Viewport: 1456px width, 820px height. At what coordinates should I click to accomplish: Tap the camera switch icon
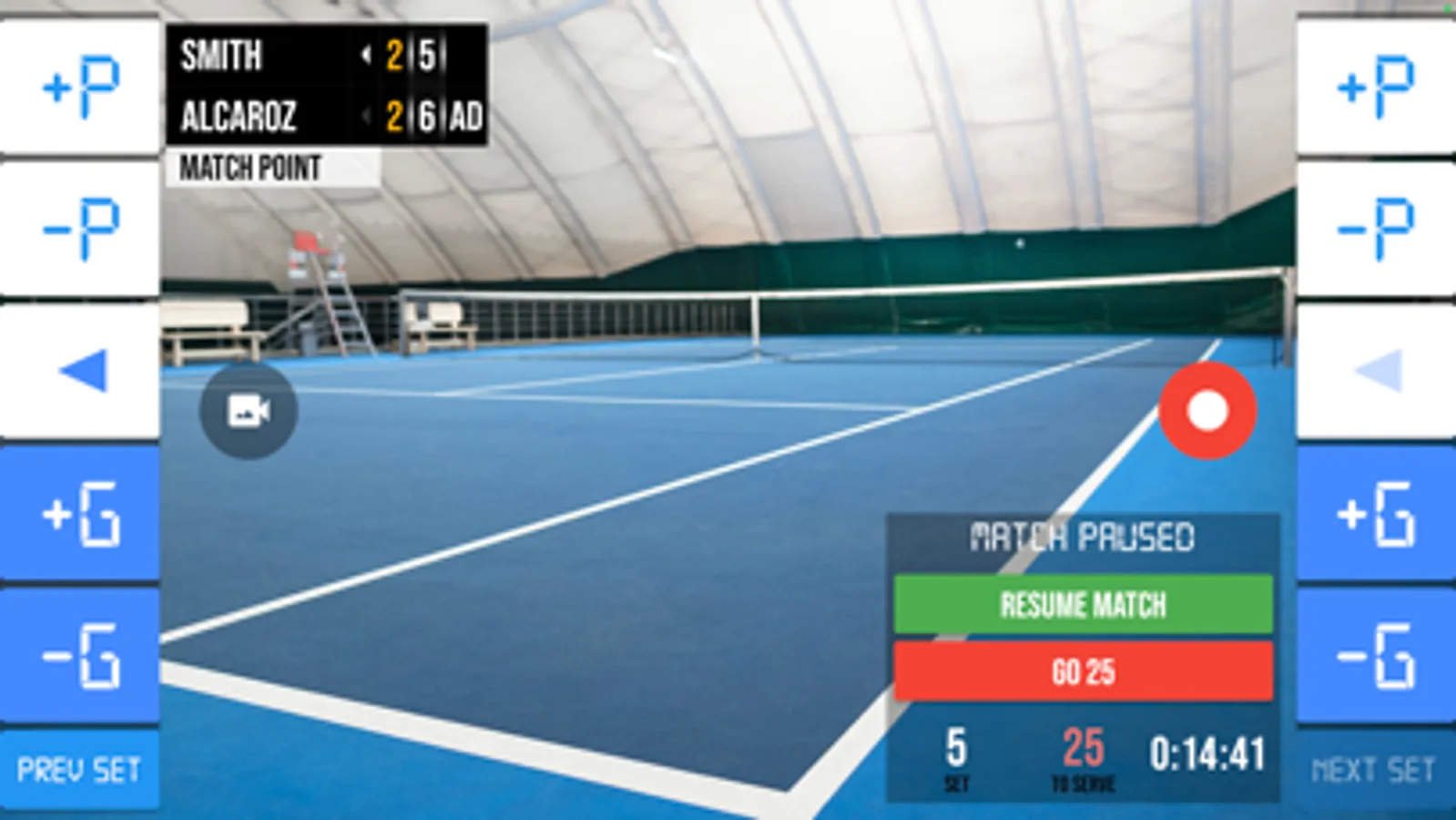(x=248, y=411)
